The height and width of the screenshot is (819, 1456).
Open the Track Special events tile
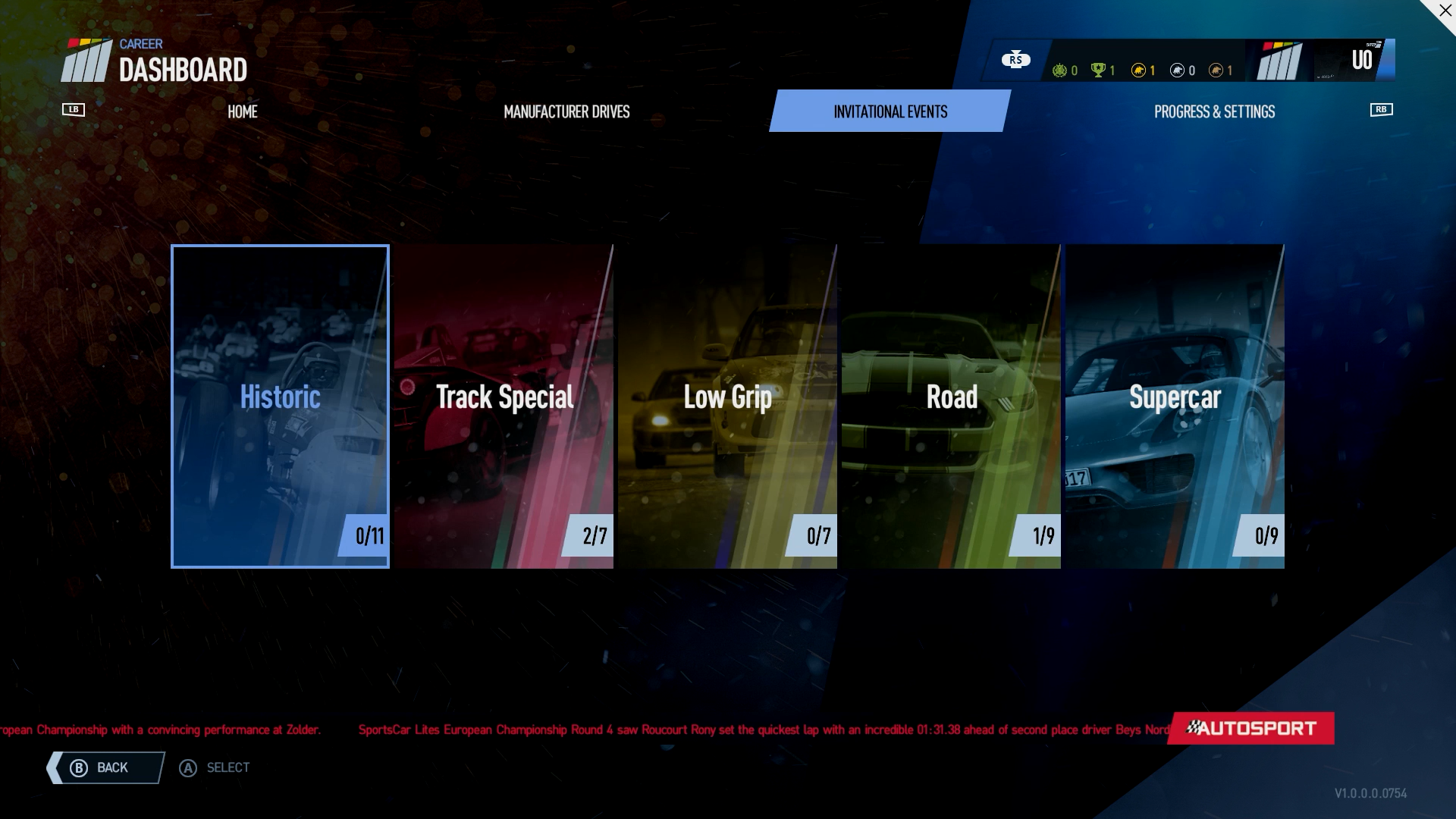tap(504, 406)
